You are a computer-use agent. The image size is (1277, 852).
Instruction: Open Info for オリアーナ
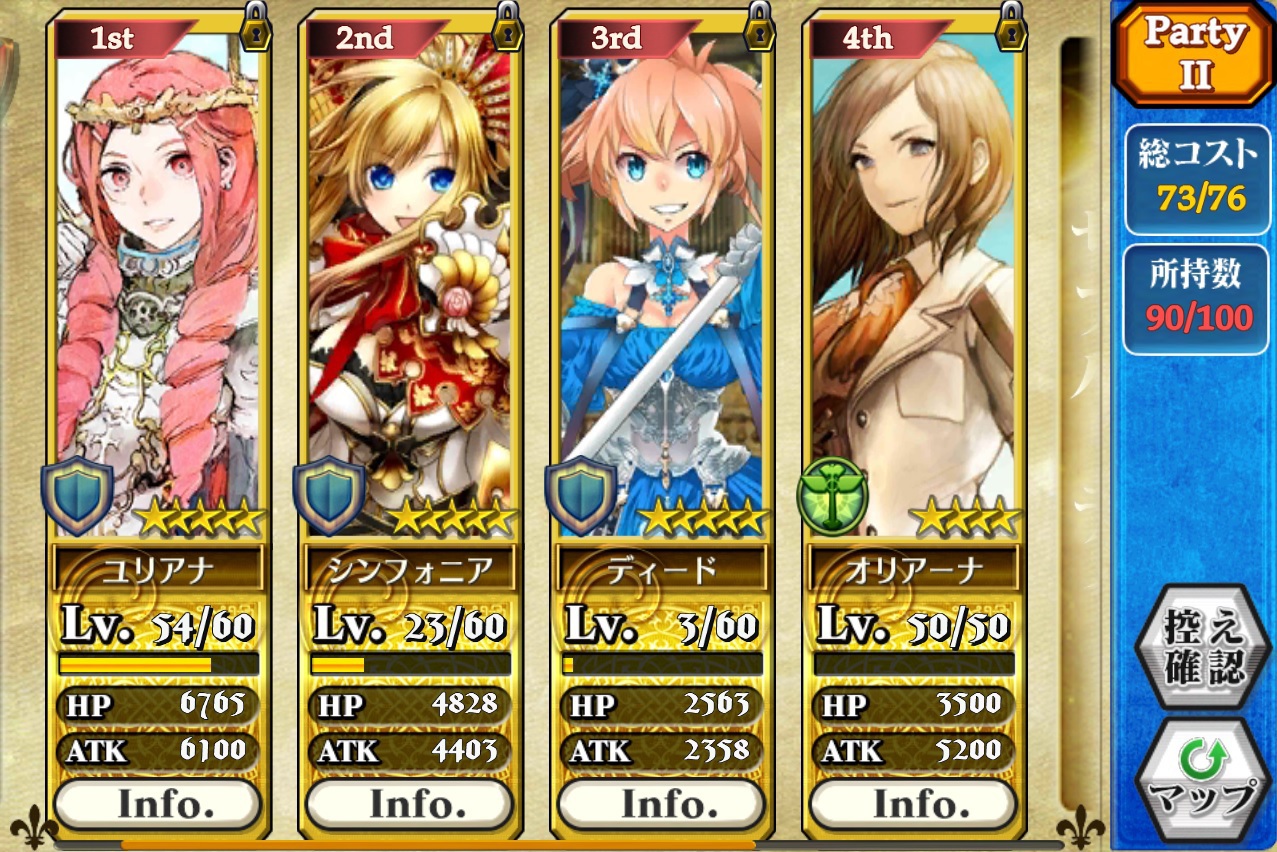[913, 804]
